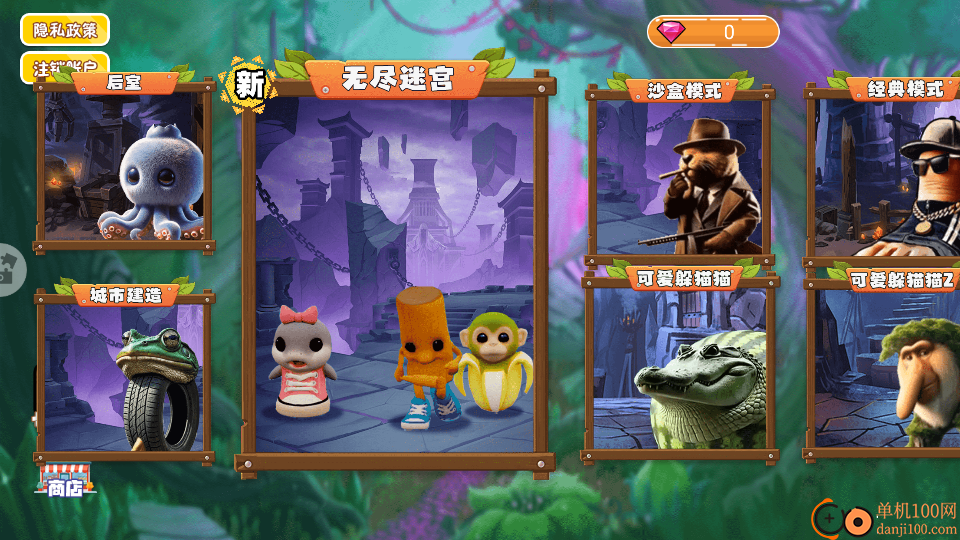Open the 可爱躲猫猫 crocodile mode tile
Screen dimensions: 960x540
click(x=680, y=366)
